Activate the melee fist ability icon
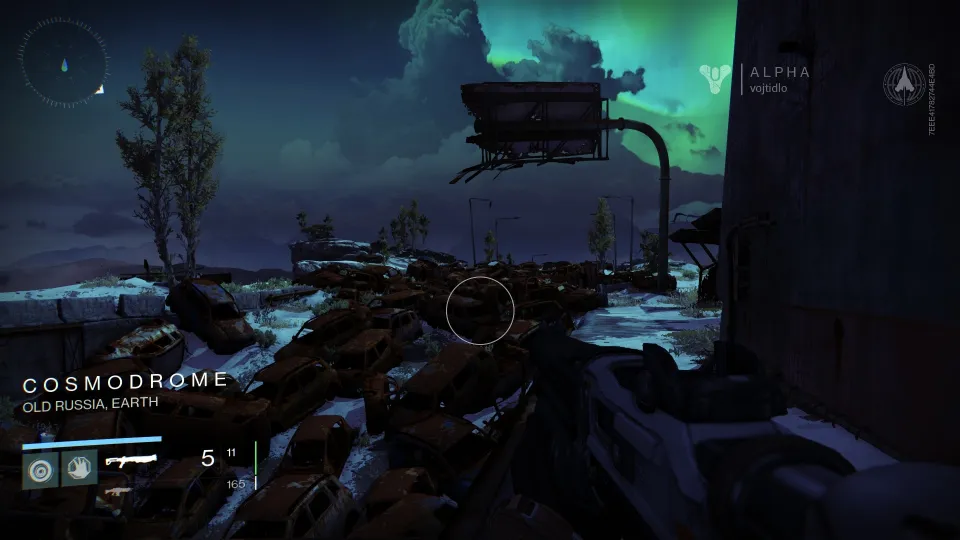 click(x=79, y=468)
